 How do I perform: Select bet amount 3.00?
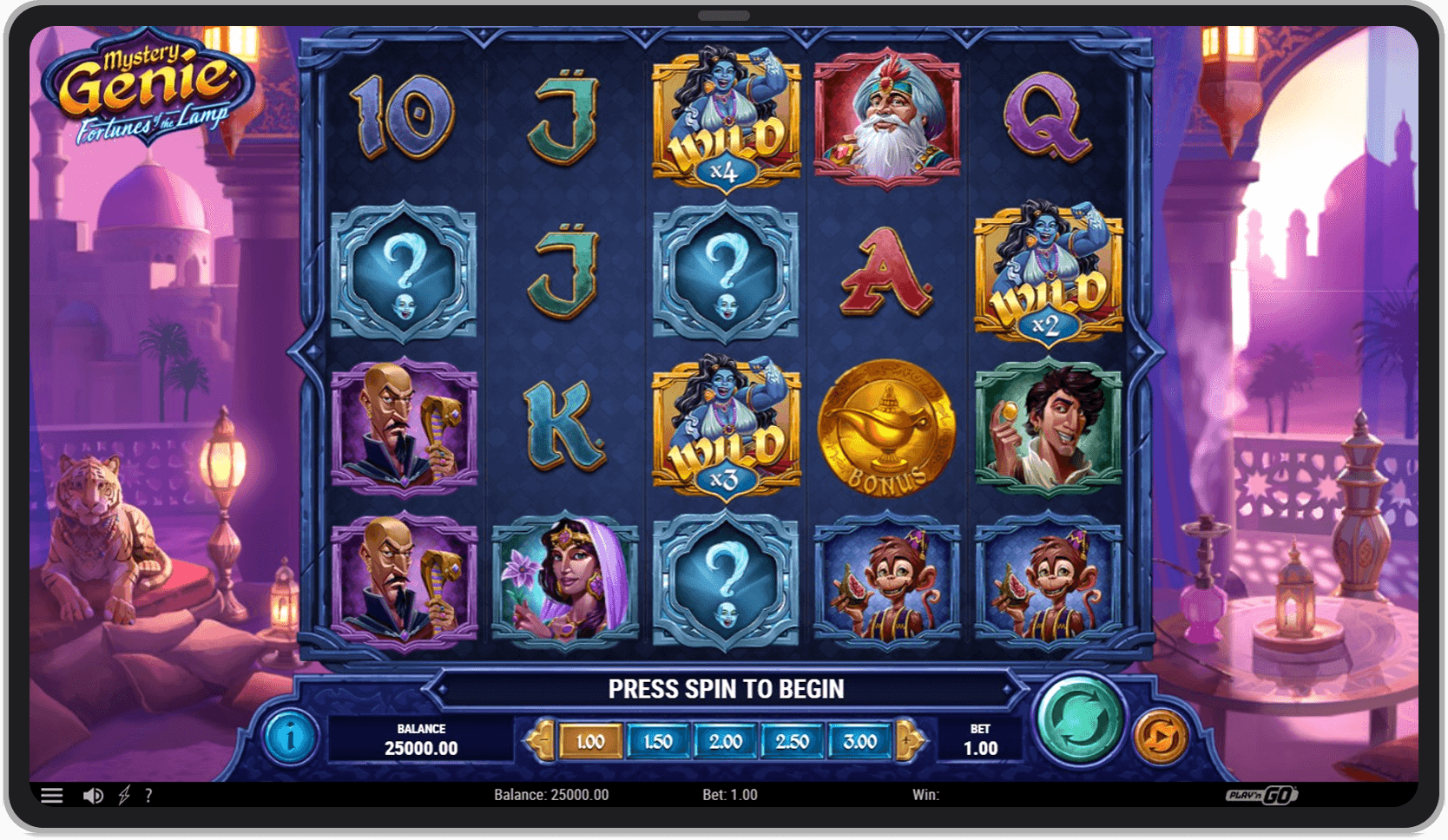point(859,742)
